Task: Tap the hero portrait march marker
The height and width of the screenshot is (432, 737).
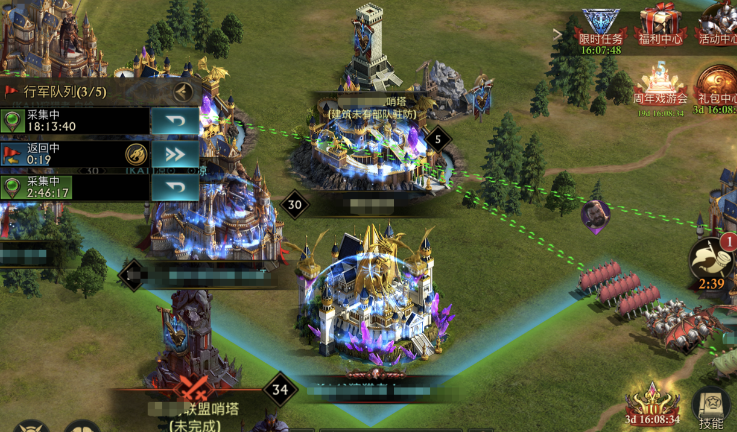Action: (595, 213)
